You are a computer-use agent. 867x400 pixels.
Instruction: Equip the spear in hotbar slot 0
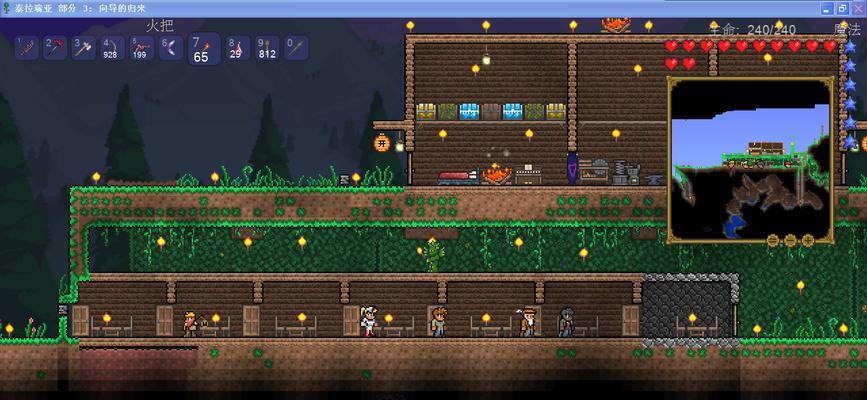[x=294, y=47]
